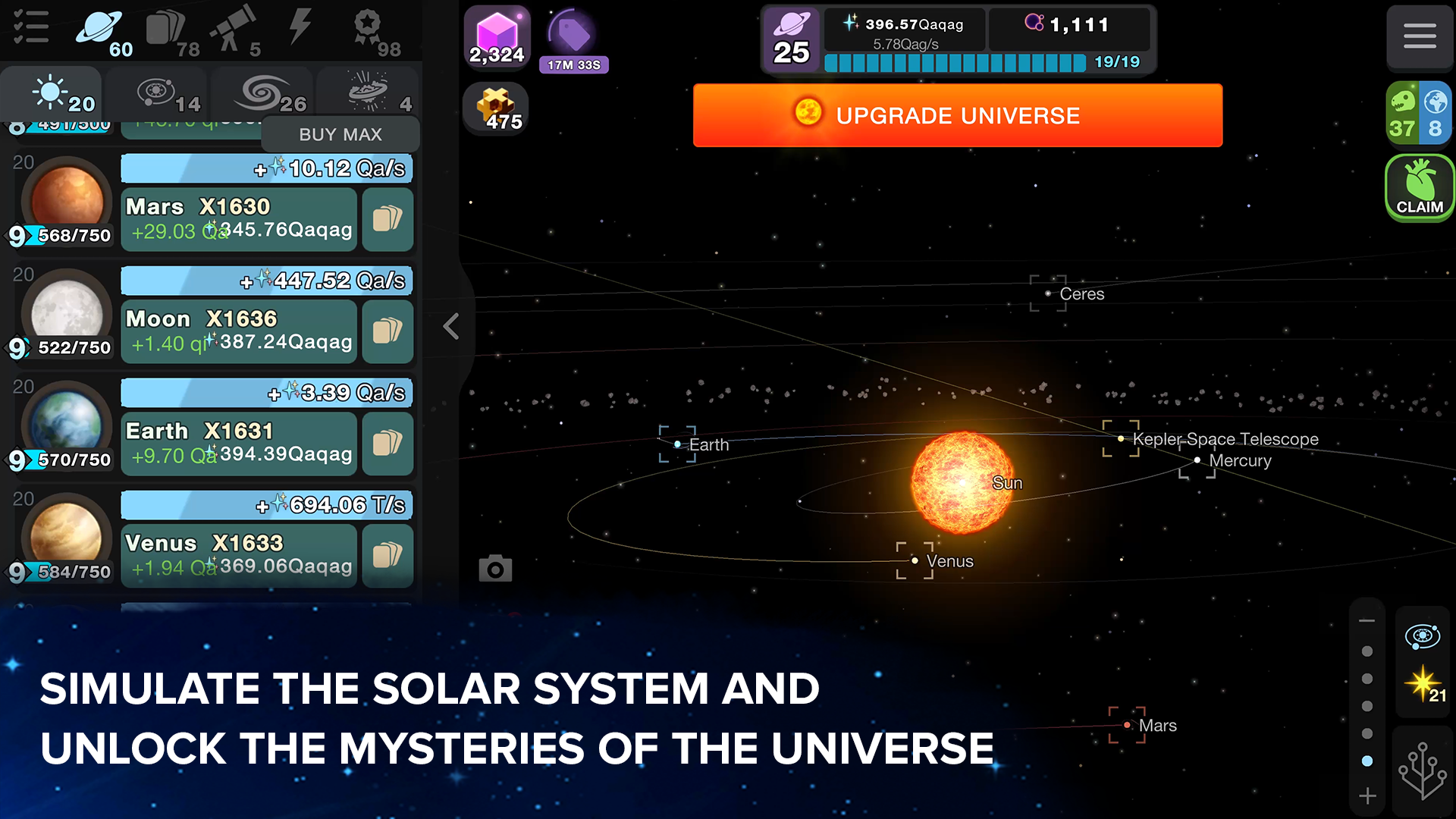Collapse the left panel with the chevron
Screen dimensions: 1456x819
[x=451, y=326]
